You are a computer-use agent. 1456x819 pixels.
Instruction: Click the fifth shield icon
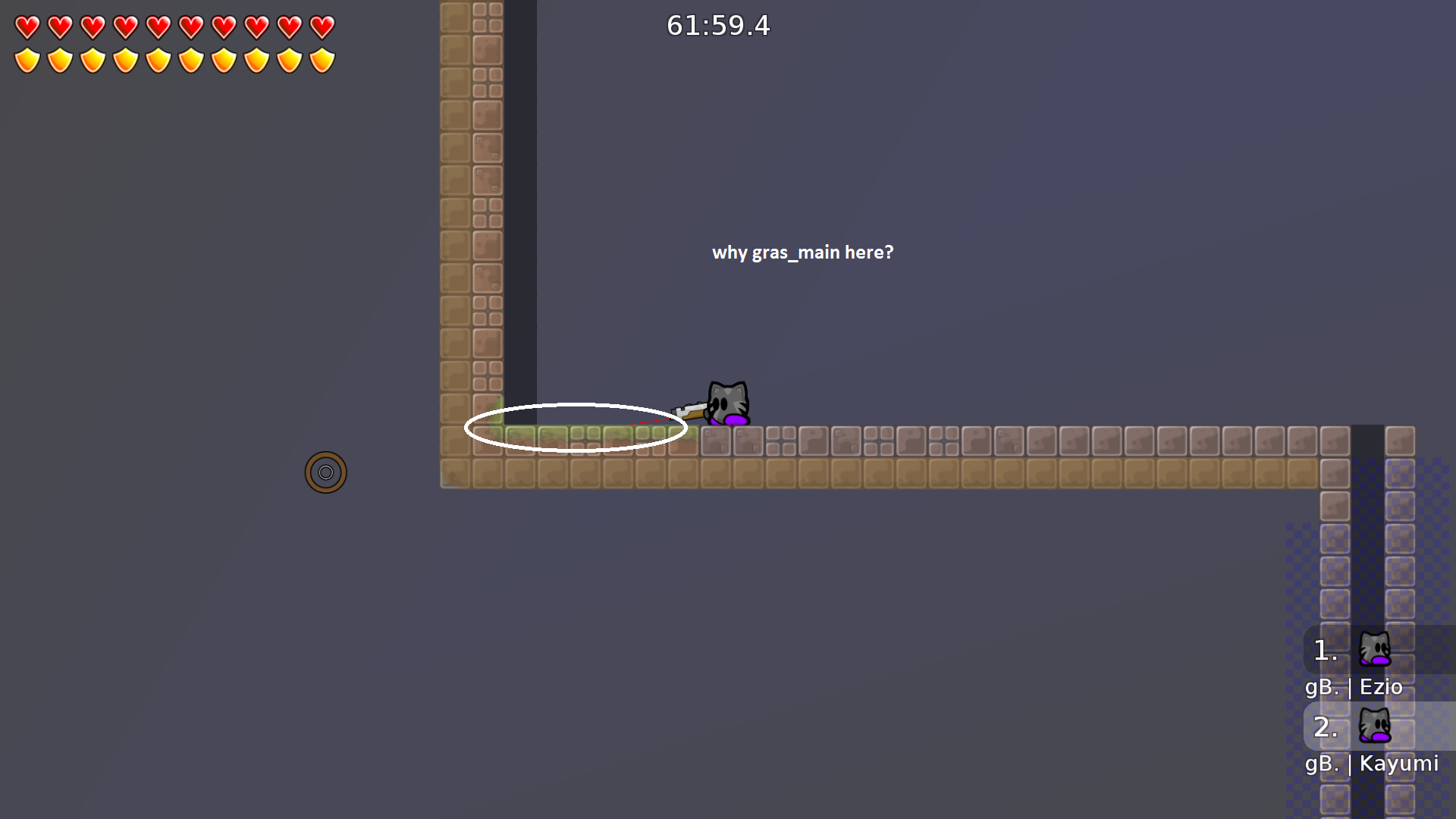coord(158,58)
